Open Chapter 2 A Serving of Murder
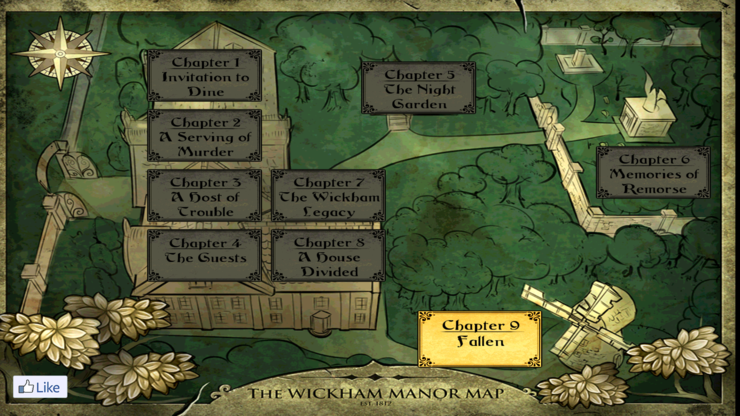The width and height of the screenshot is (740, 416). pos(205,137)
